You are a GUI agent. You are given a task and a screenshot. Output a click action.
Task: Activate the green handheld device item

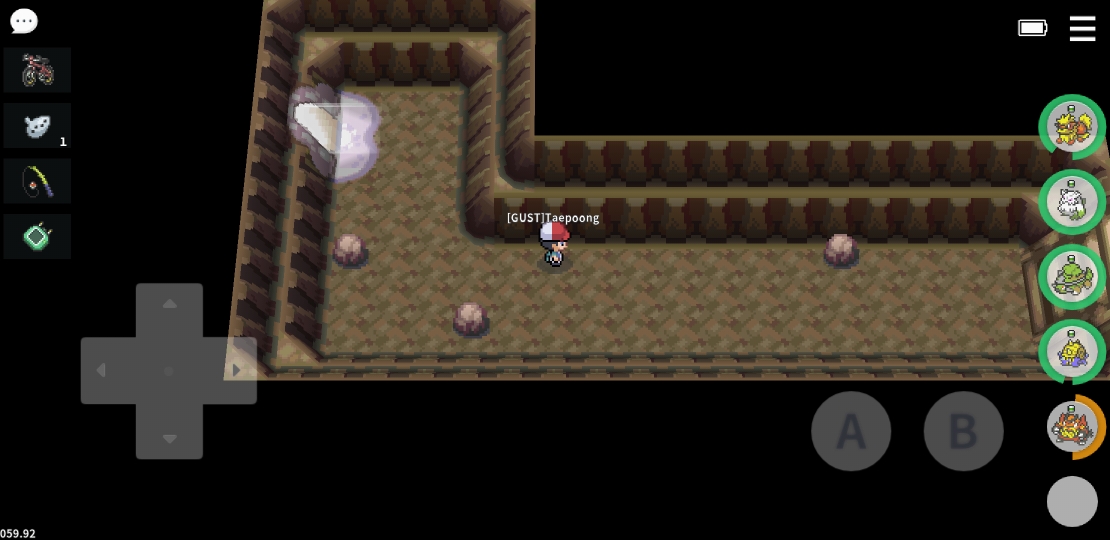tap(37, 237)
